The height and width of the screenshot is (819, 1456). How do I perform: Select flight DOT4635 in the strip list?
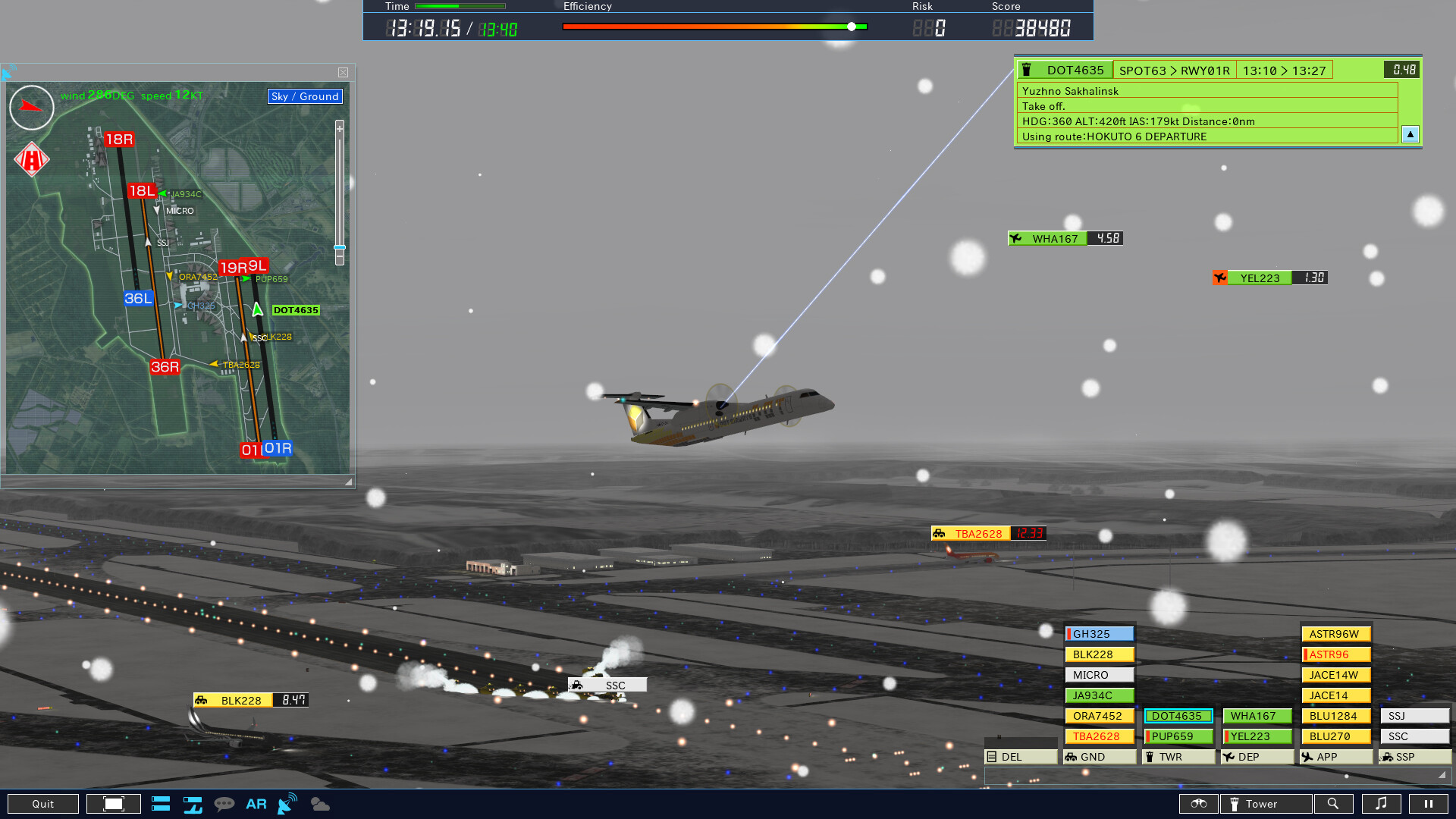pyautogui.click(x=1177, y=715)
